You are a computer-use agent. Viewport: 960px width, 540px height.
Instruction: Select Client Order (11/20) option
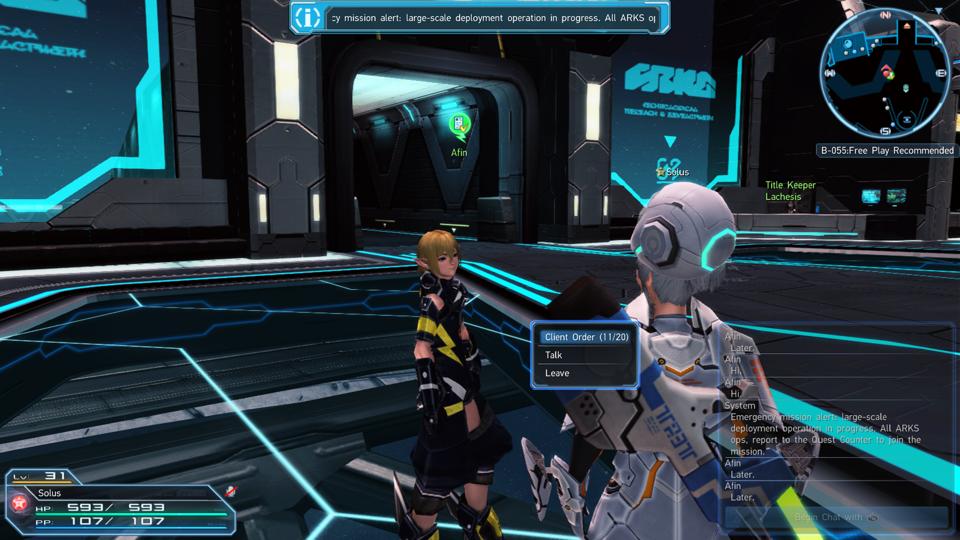pos(586,337)
